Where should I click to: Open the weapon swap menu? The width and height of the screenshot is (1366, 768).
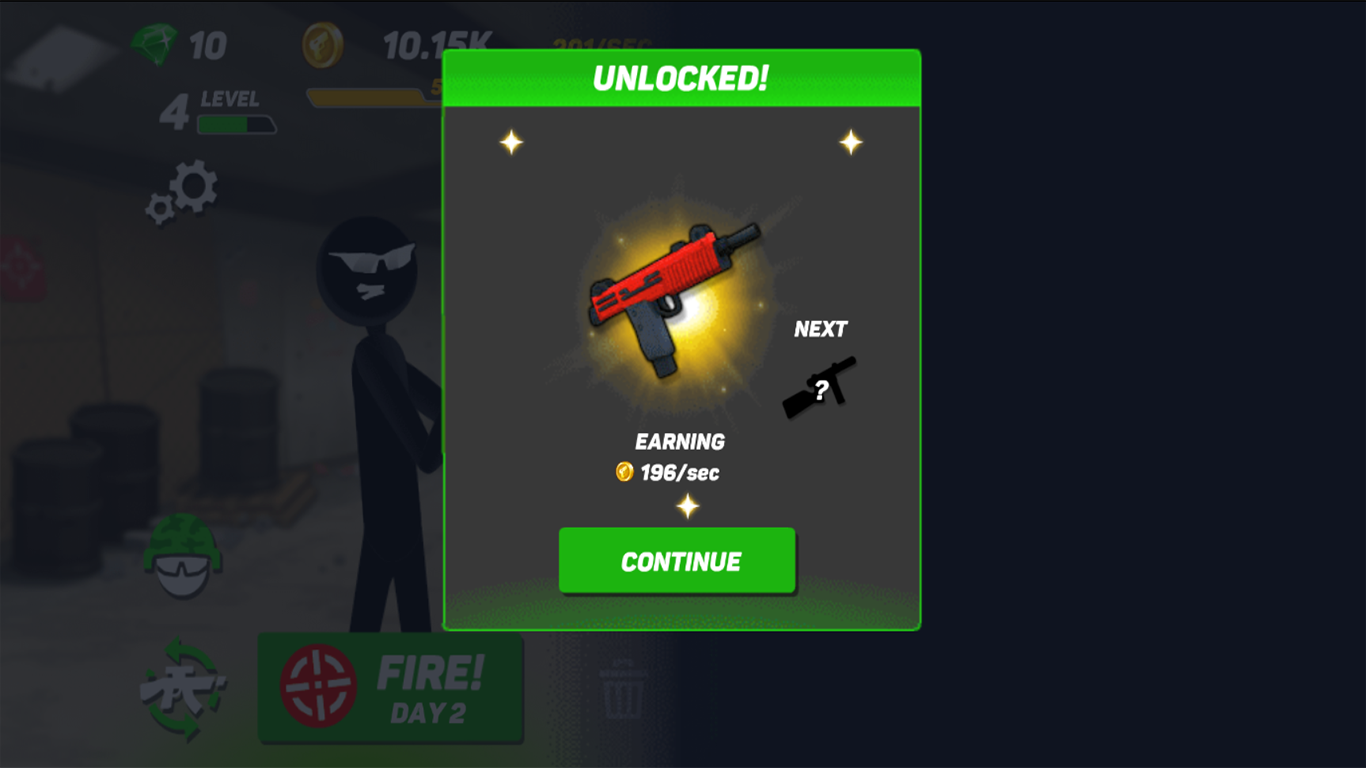pyautogui.click(x=183, y=688)
